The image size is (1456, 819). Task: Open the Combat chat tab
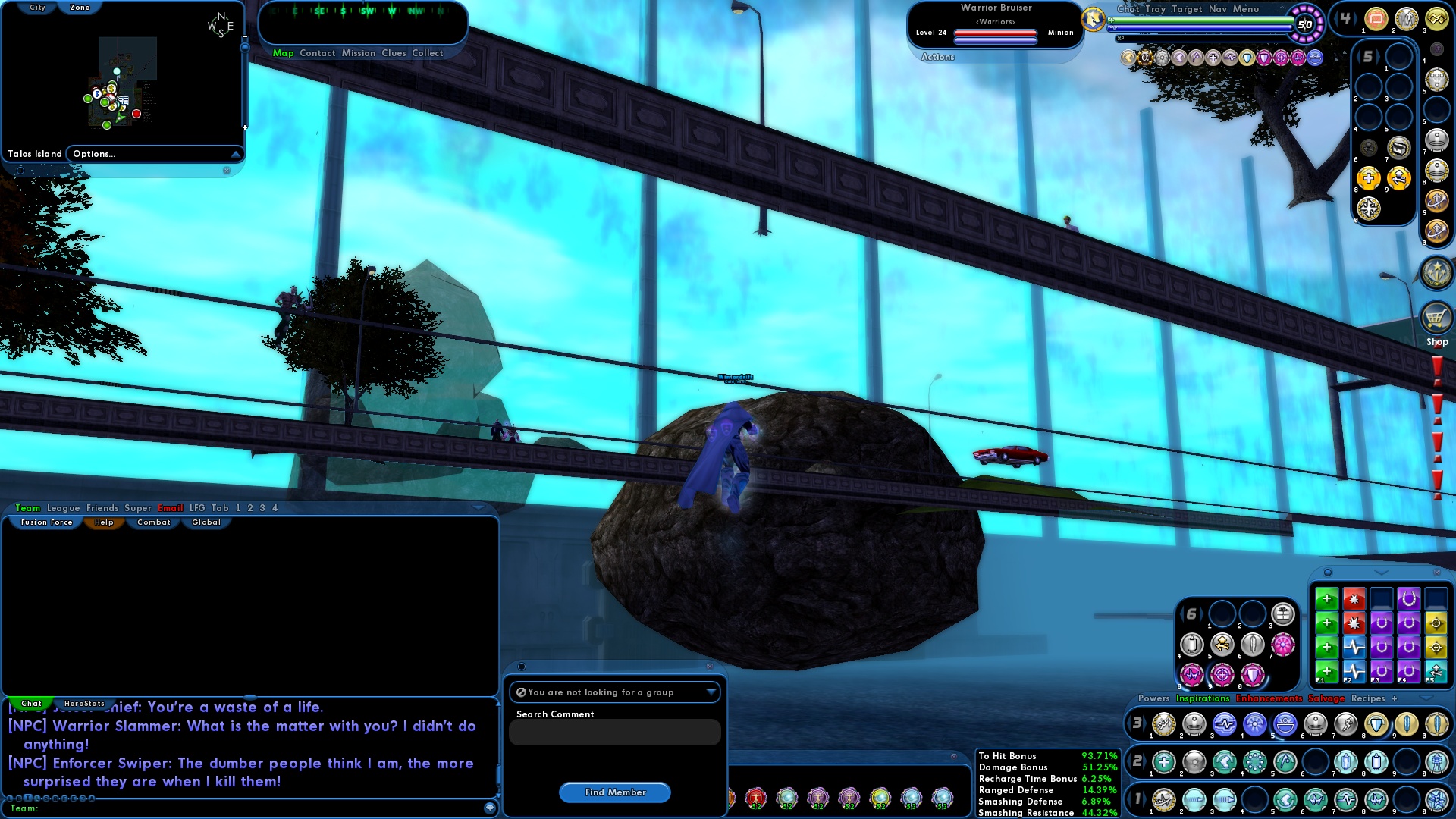coord(152,522)
